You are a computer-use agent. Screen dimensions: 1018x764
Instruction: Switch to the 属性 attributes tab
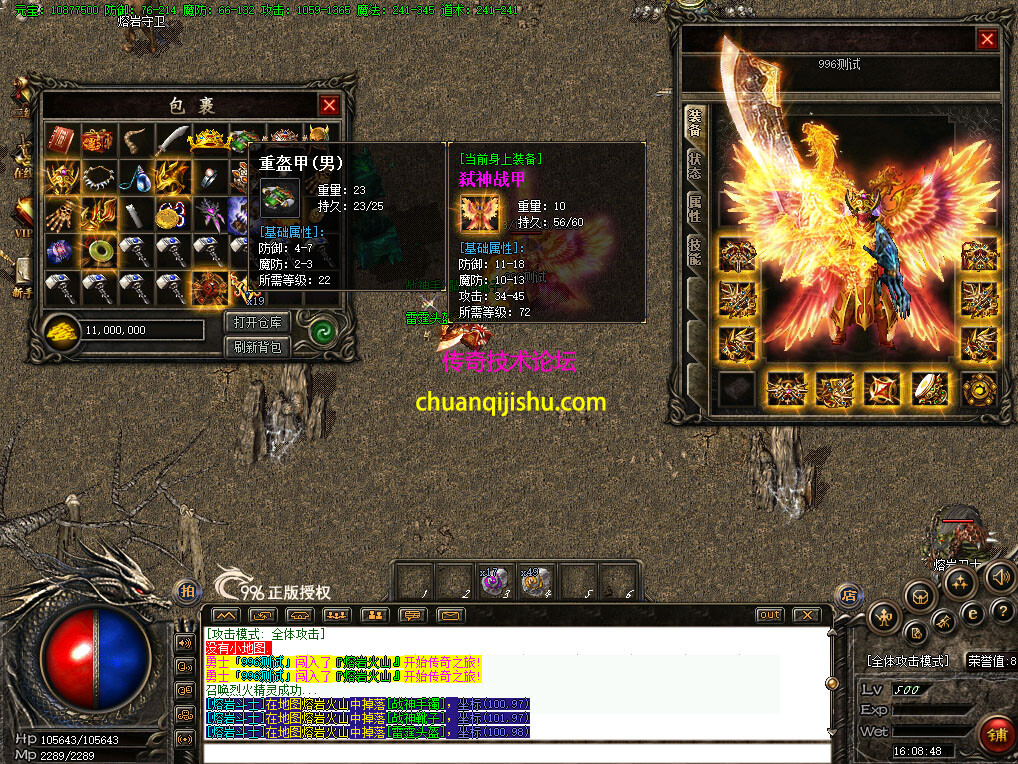[x=694, y=210]
